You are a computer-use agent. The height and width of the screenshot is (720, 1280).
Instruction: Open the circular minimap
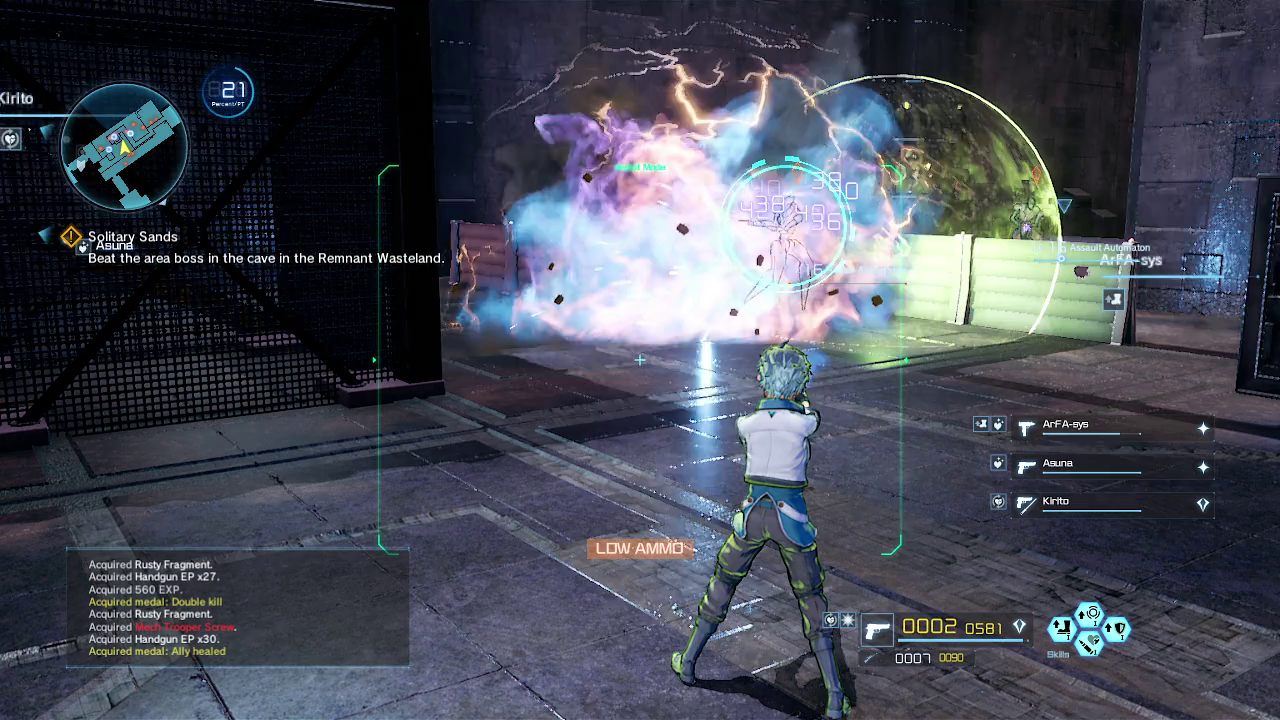(x=123, y=146)
